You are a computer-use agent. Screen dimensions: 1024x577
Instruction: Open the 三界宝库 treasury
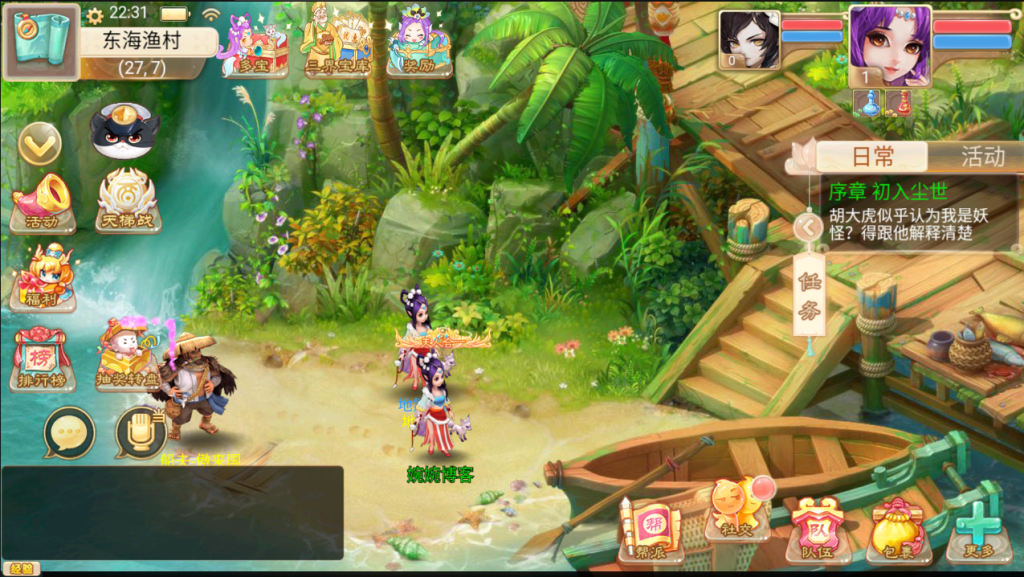(x=338, y=45)
